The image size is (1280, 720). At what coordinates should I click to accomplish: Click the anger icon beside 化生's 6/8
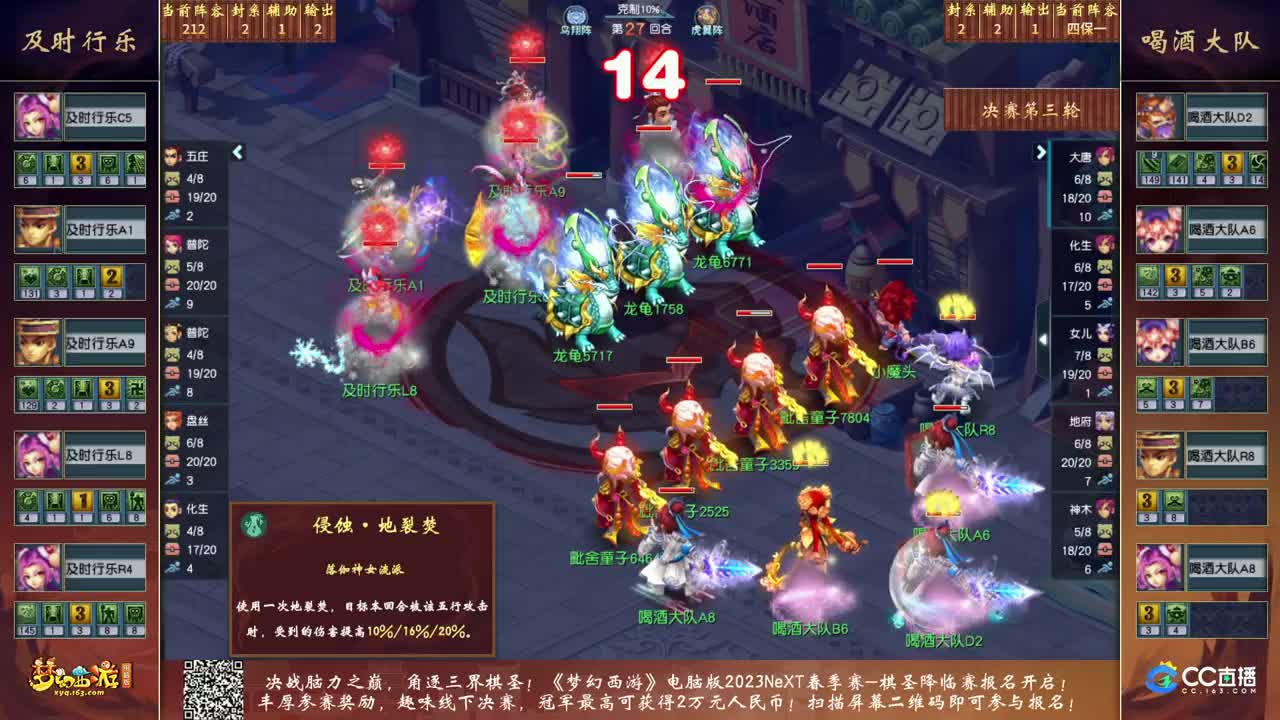pyautogui.click(x=1103, y=268)
